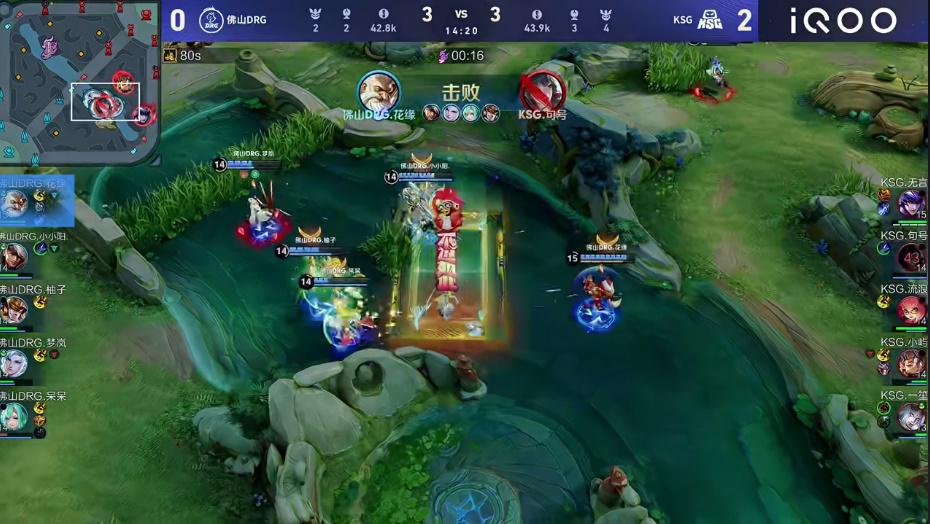This screenshot has height=524, width=930.
Task: Select the KSG.一笙 player portrait
Action: [911, 416]
